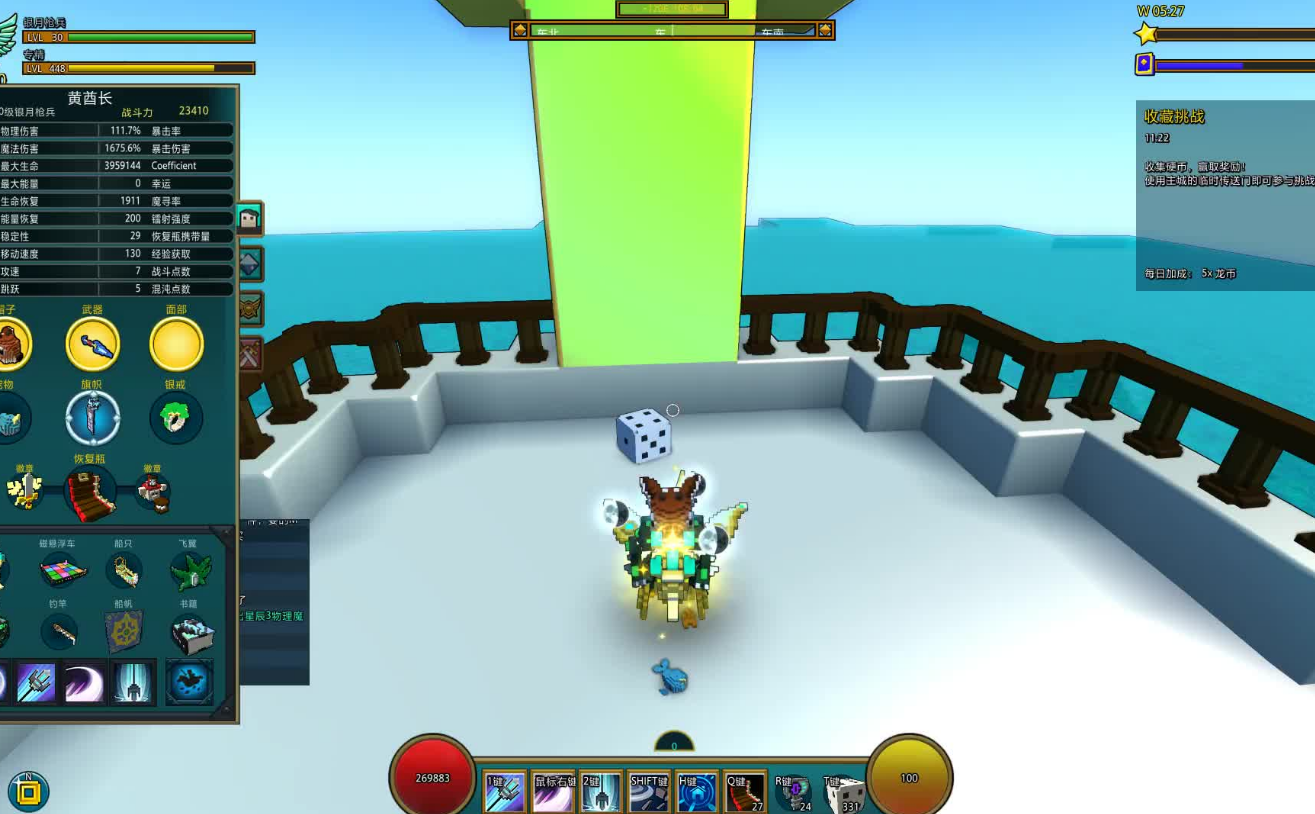Use the Q key flask with 27 charges
Viewport: 1315px width, 814px height.
click(x=745, y=793)
